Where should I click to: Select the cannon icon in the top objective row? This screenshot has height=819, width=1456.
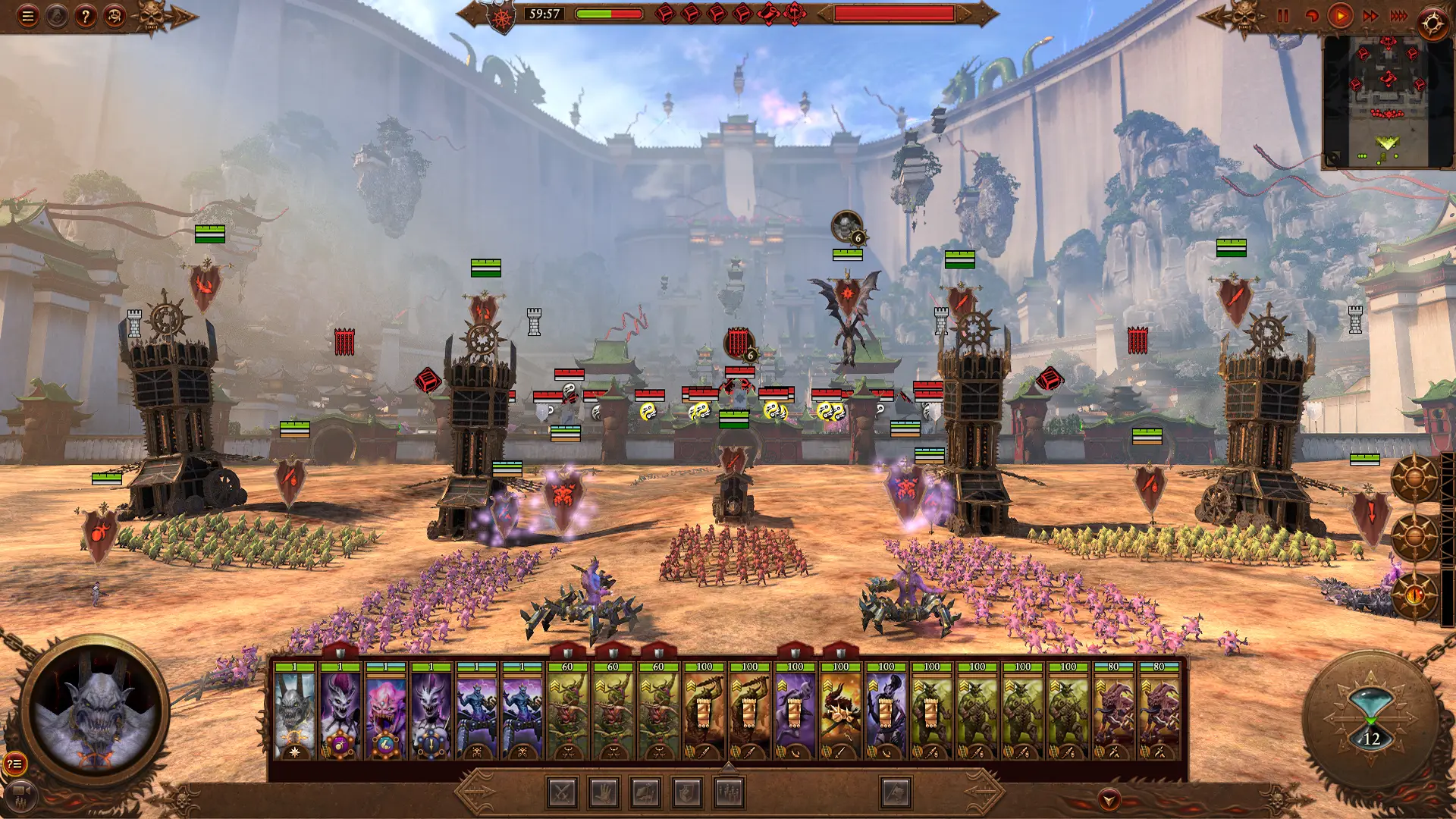(768, 13)
